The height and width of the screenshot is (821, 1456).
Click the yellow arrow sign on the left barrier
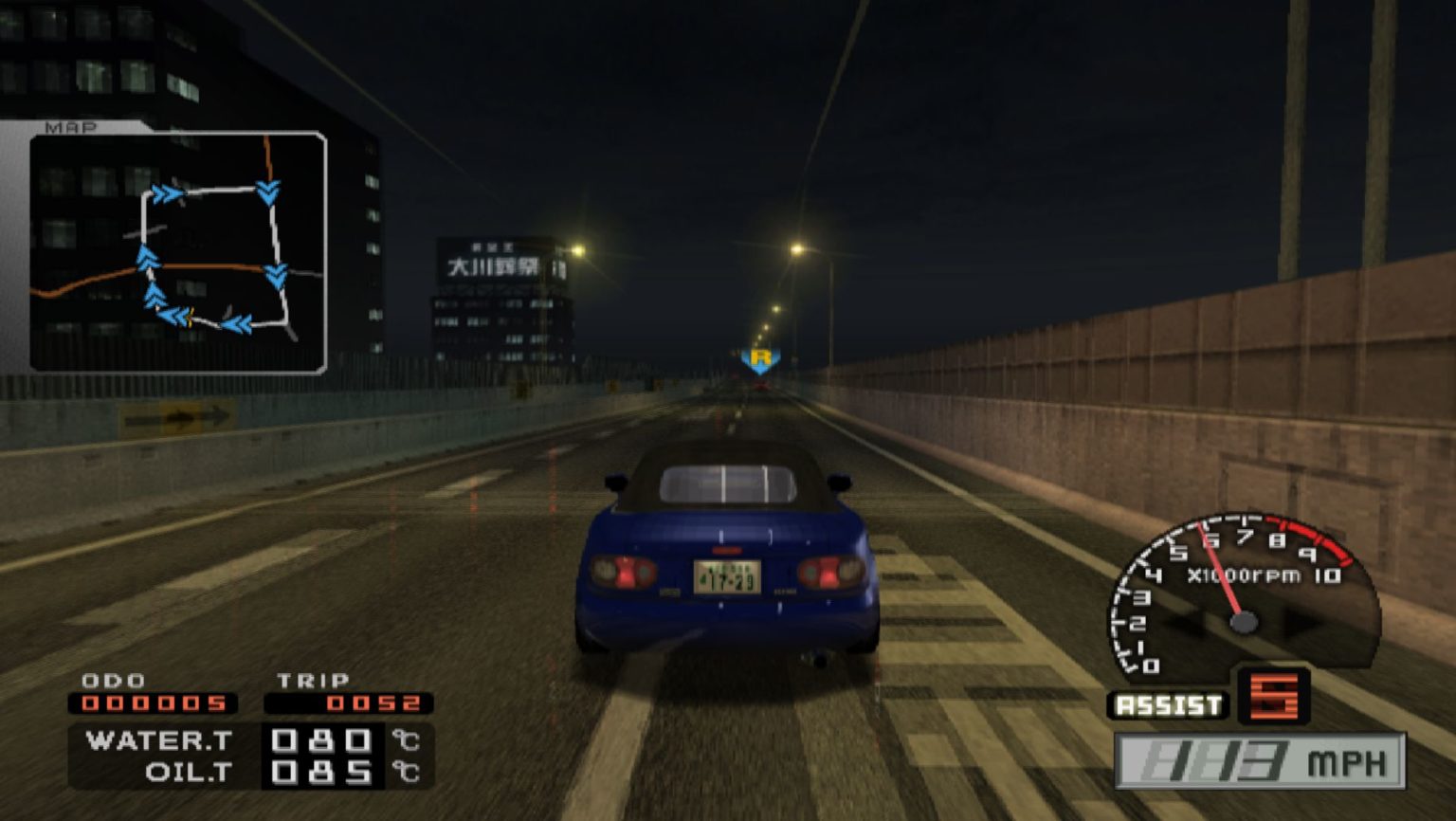(x=175, y=418)
